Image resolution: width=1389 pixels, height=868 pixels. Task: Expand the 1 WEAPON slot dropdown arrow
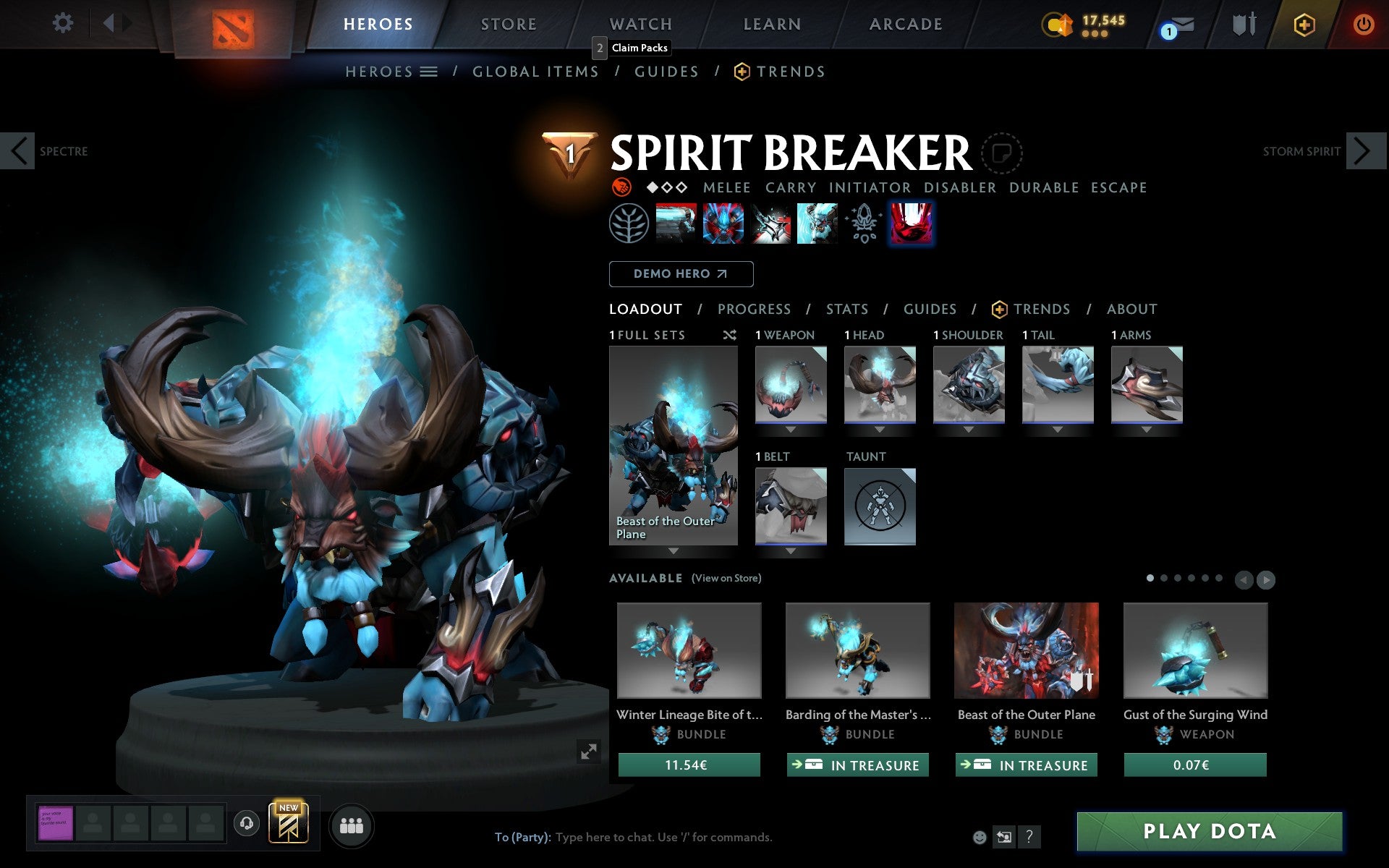click(x=790, y=428)
